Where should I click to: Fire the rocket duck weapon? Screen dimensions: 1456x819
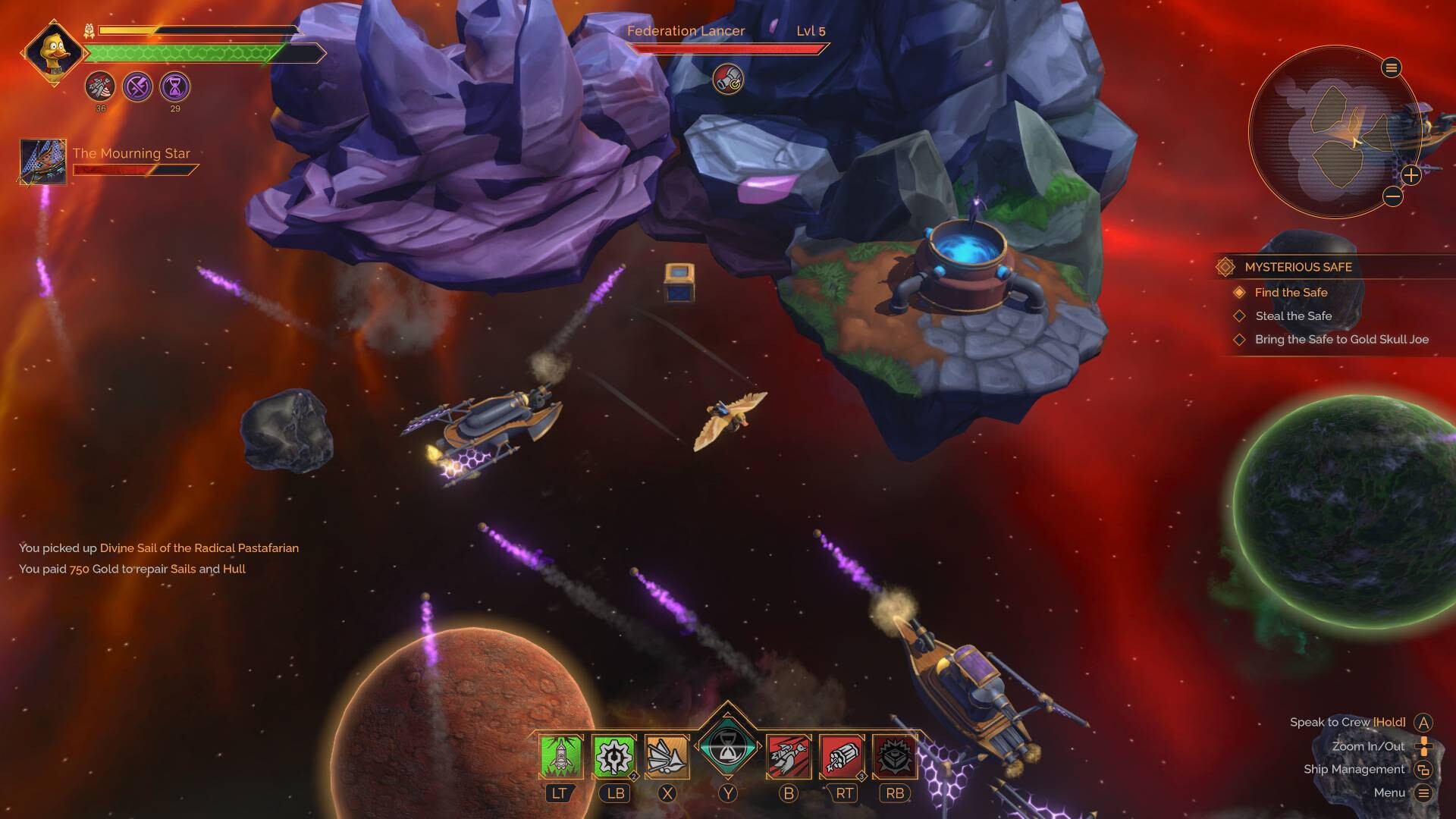point(789,756)
